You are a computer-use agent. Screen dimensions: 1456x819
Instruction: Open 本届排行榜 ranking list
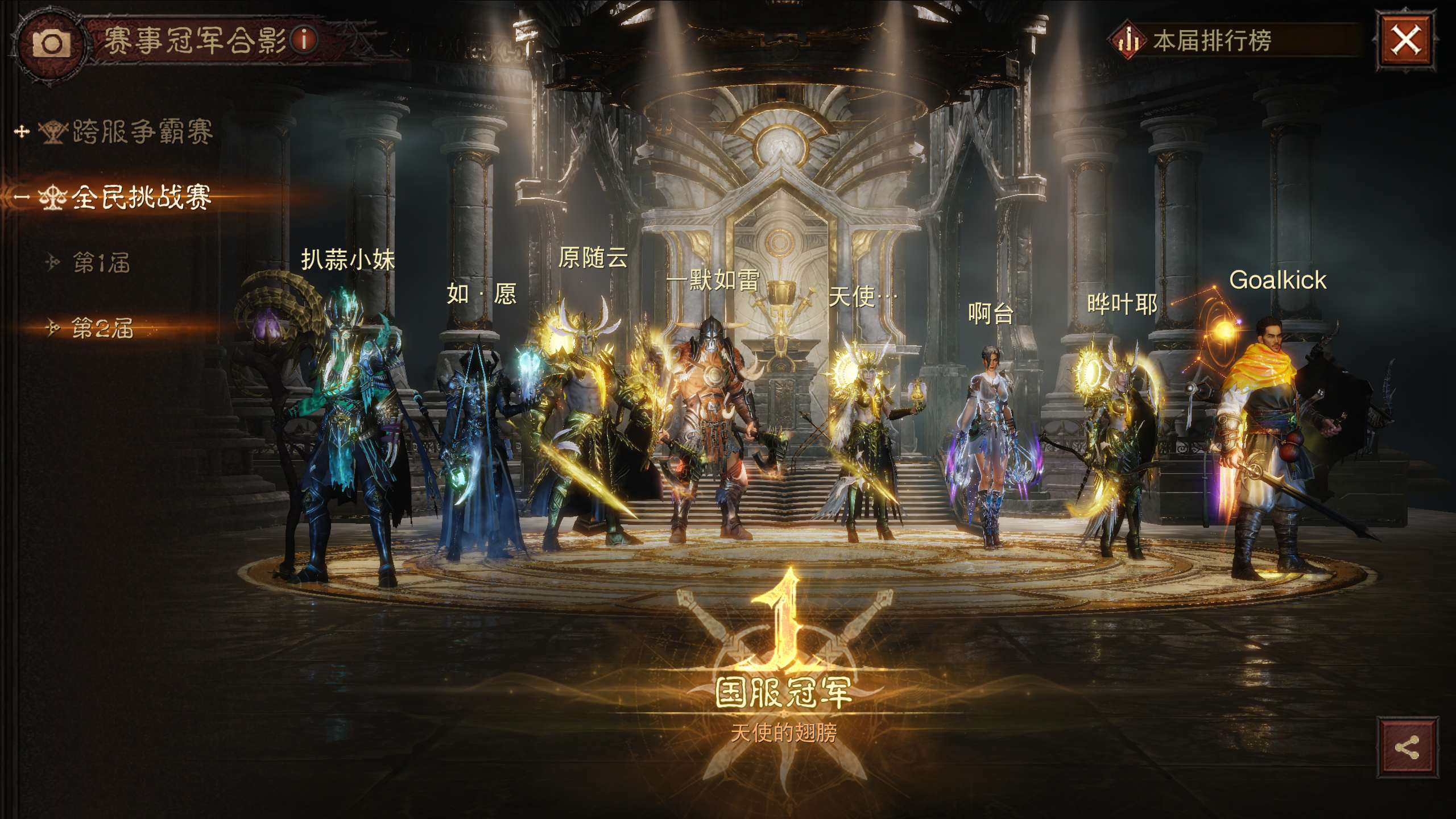click(x=1211, y=41)
